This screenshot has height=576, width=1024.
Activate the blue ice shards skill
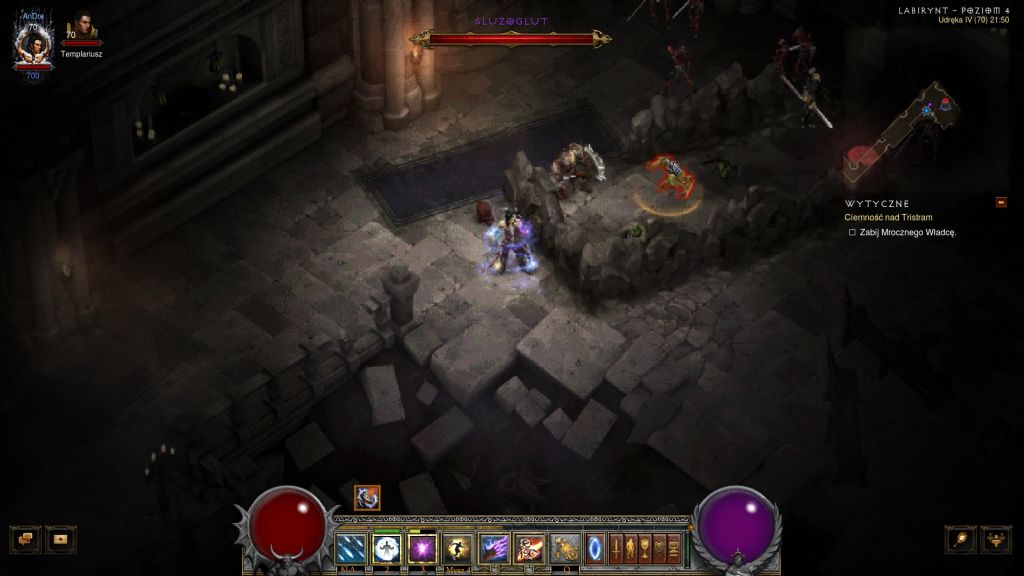[x=351, y=548]
